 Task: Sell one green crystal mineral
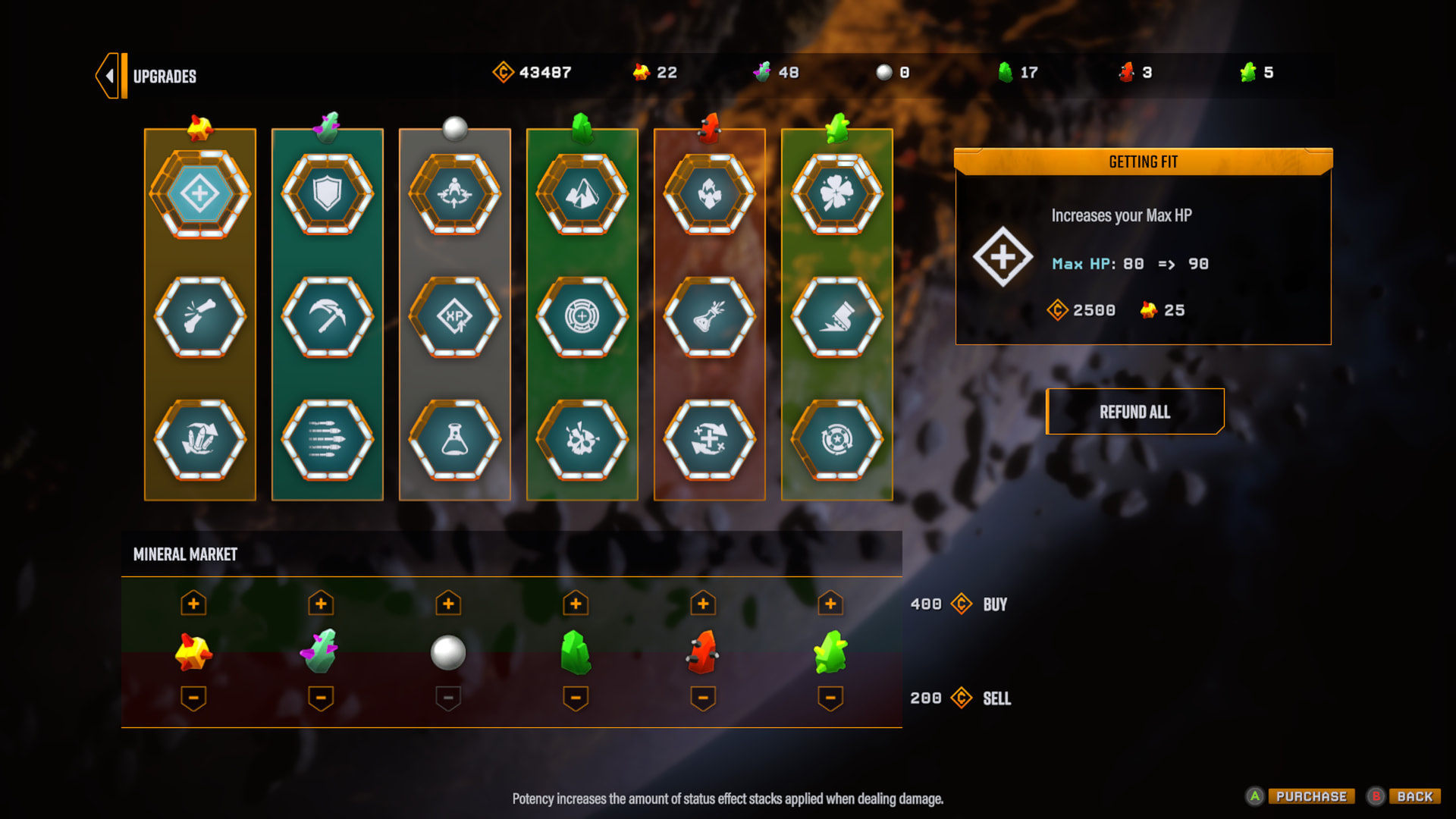pos(576,698)
